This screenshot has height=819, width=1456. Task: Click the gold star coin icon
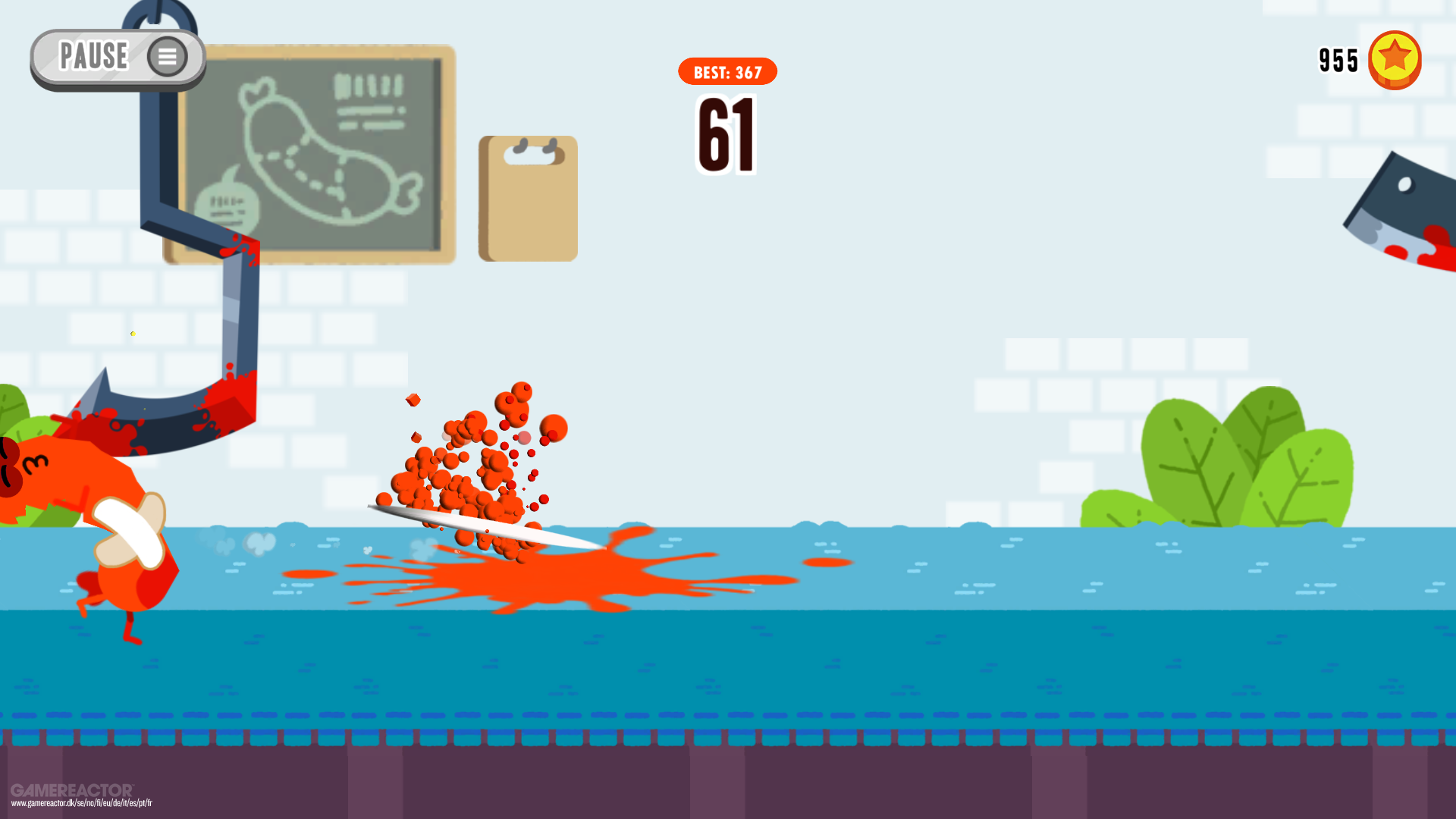click(x=1396, y=61)
